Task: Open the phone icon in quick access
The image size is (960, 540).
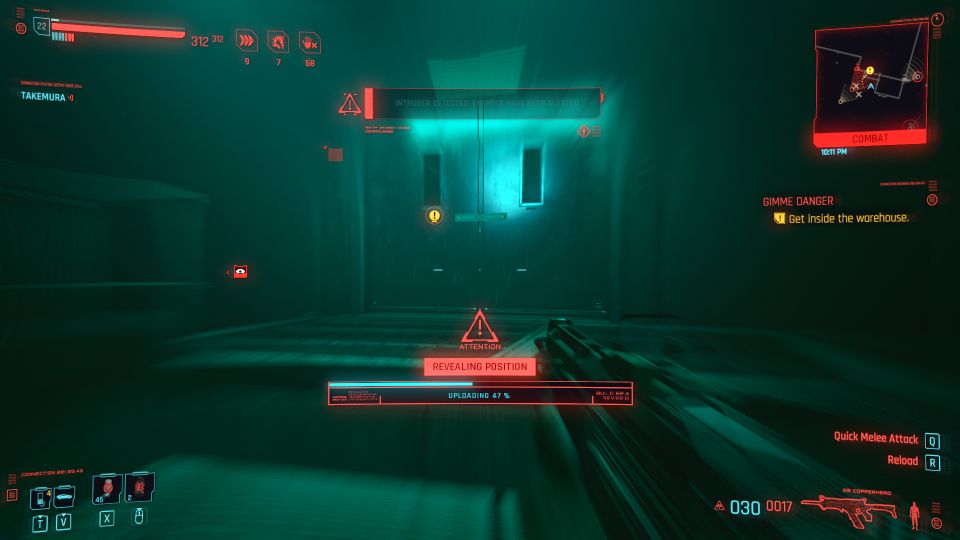Action: (x=41, y=496)
